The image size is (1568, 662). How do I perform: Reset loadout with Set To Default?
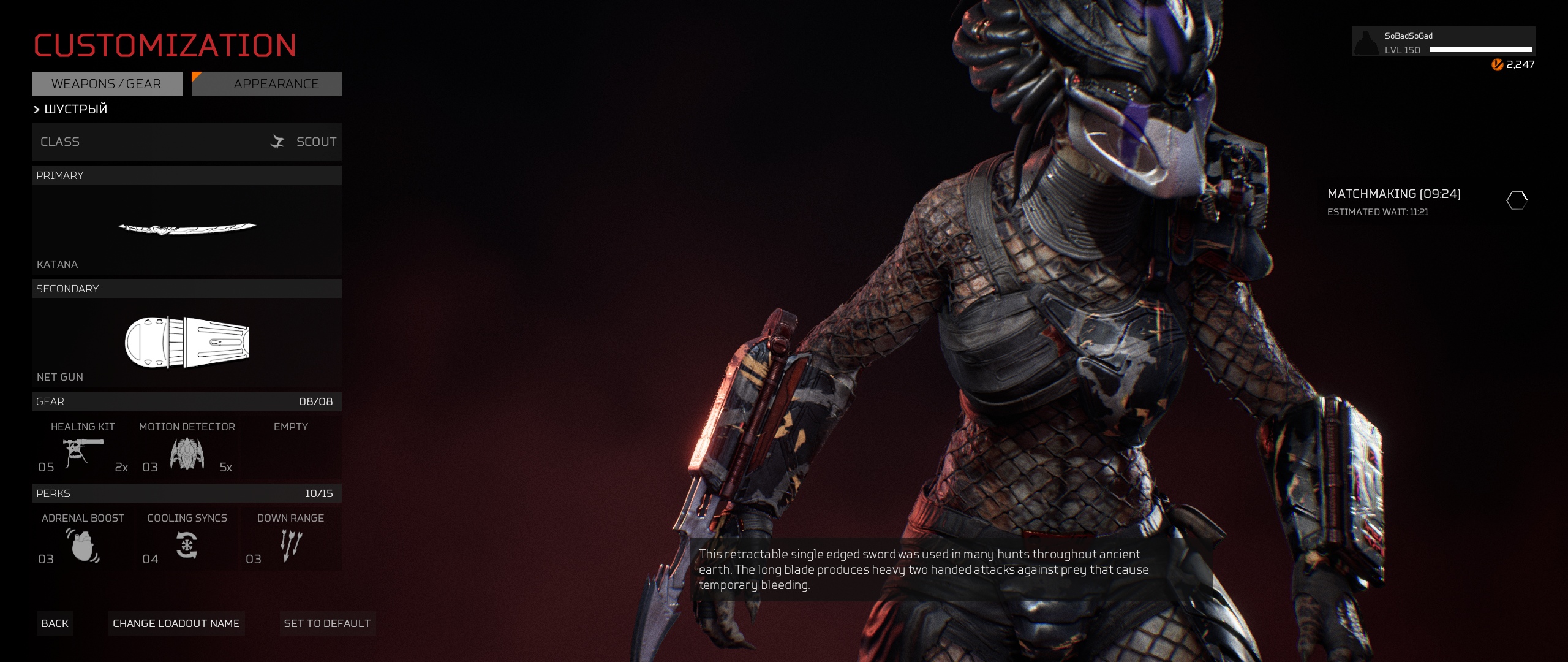tap(327, 623)
